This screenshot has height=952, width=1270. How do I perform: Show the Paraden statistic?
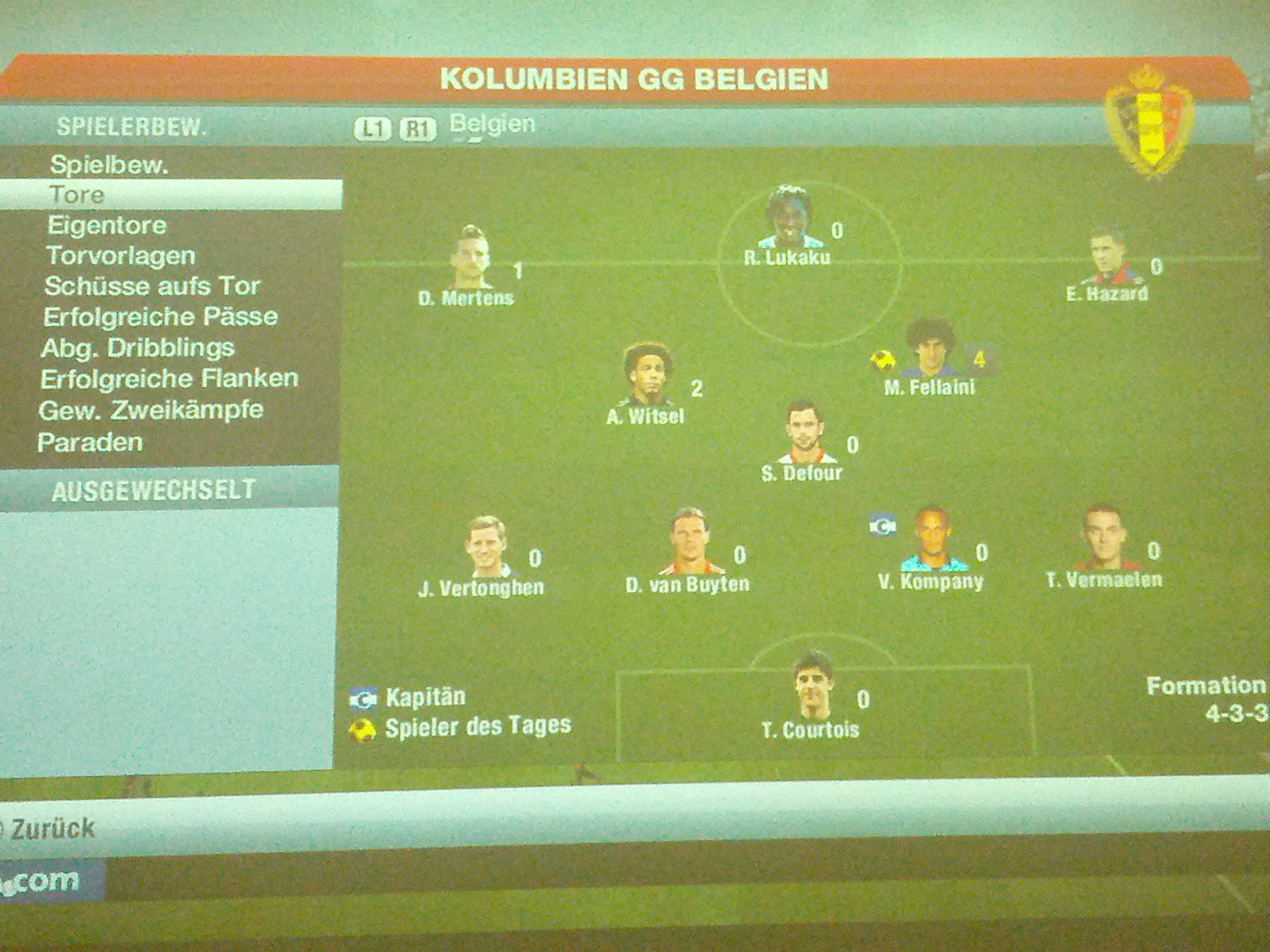[90, 442]
